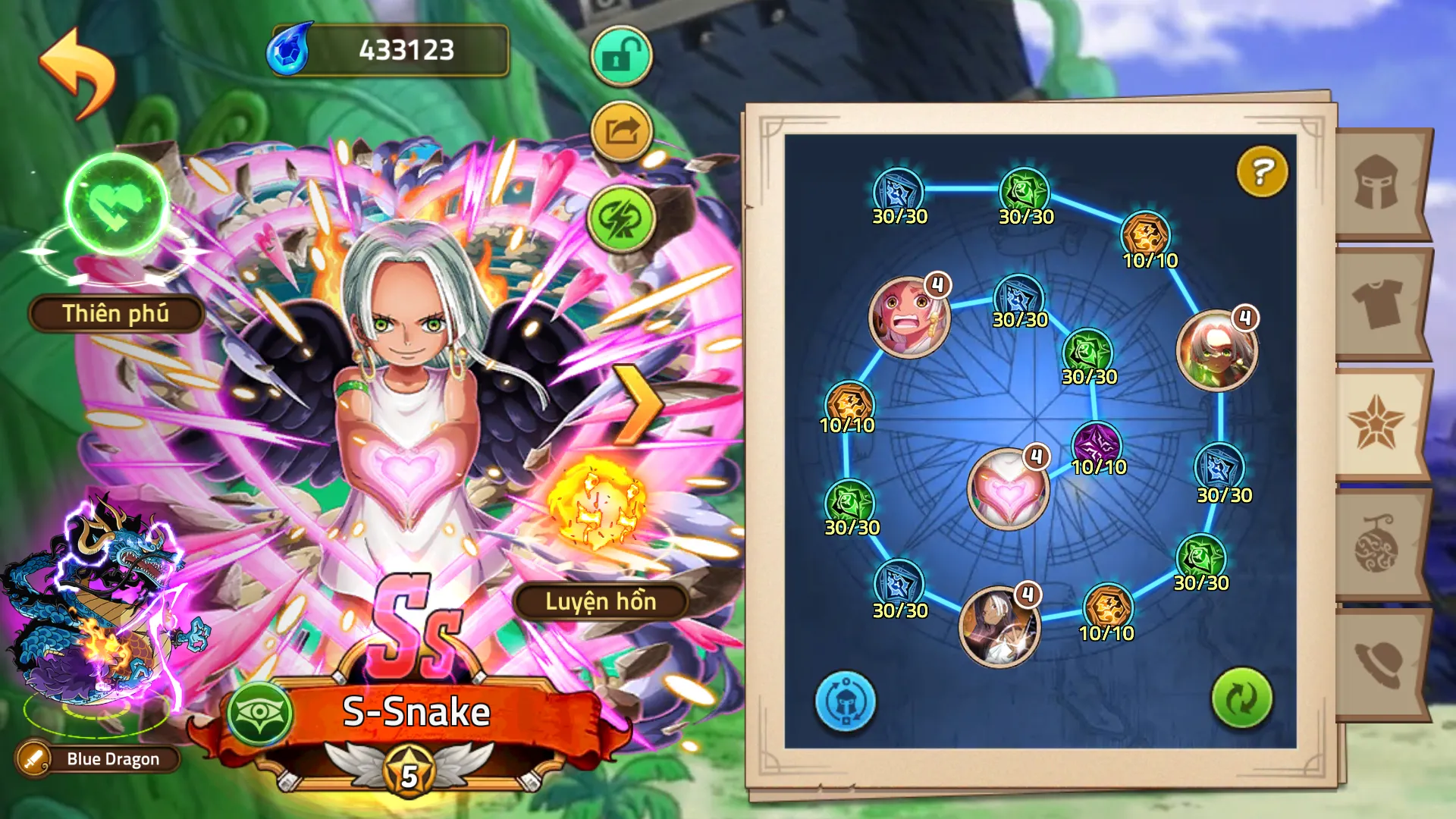Go back with the orange arrow
This screenshot has height=819, width=1456.
pos(77,73)
